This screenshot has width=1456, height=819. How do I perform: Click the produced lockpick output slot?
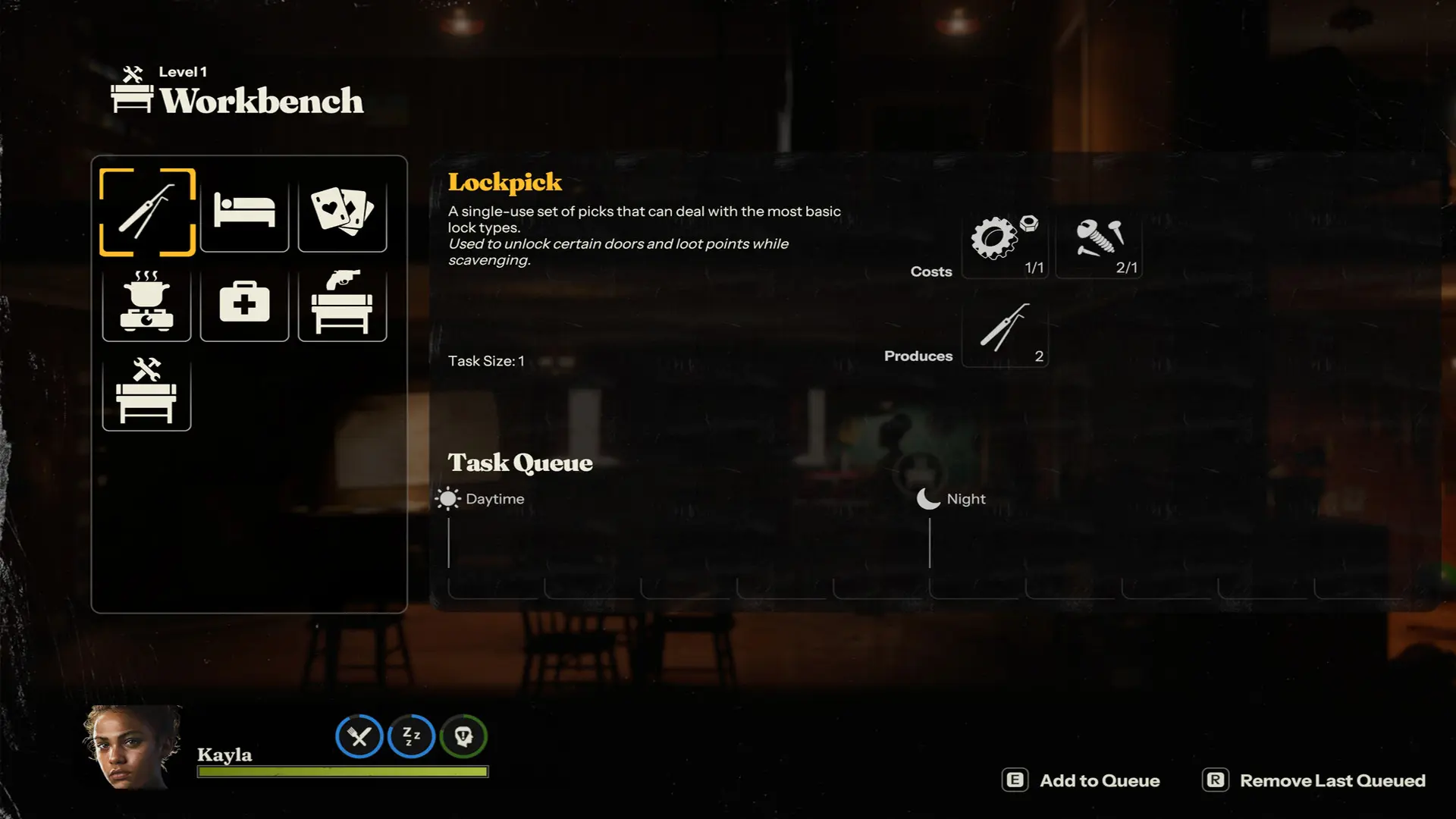(1005, 332)
